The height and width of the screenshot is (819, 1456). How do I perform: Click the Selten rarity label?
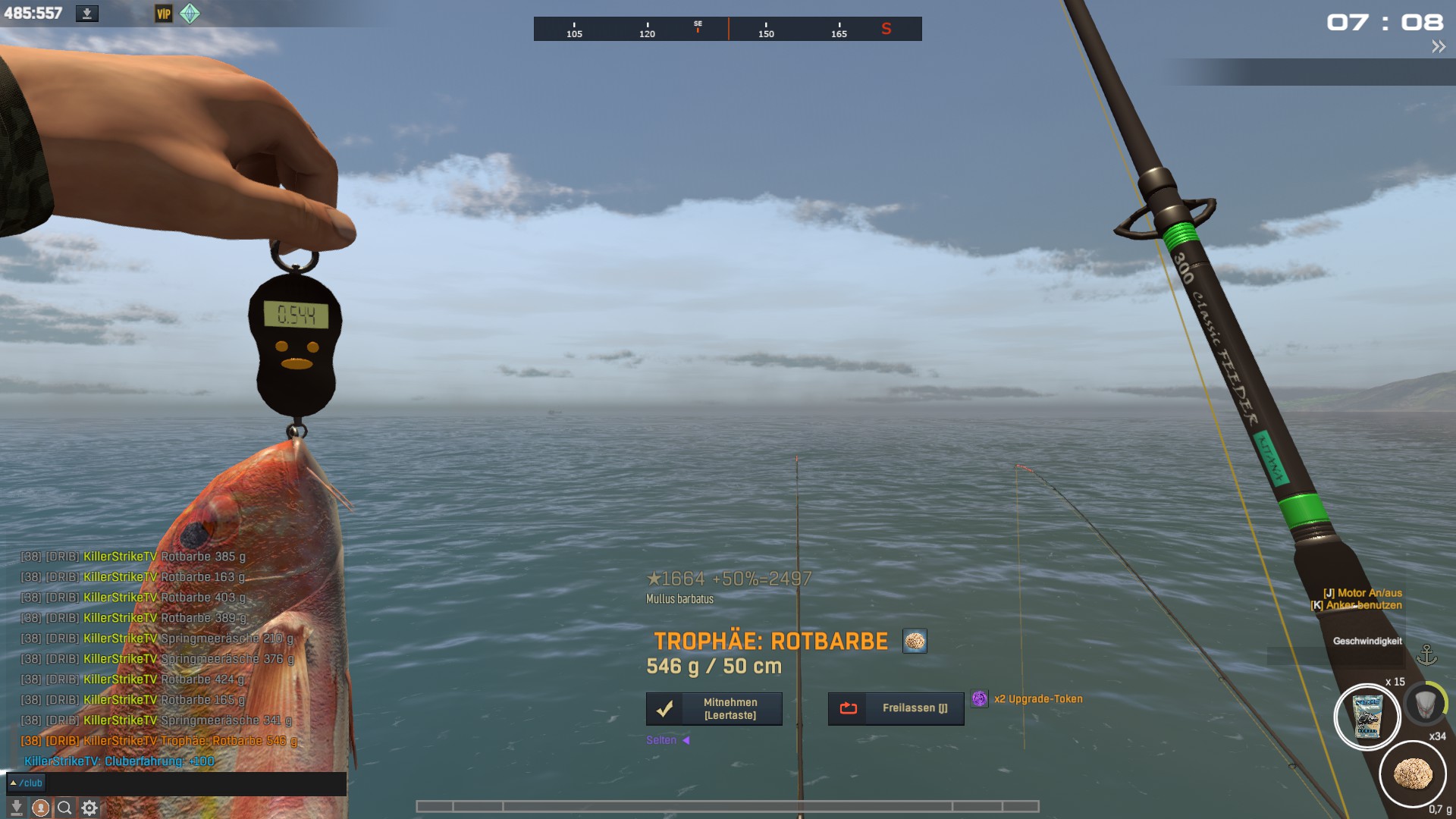pyautogui.click(x=661, y=740)
